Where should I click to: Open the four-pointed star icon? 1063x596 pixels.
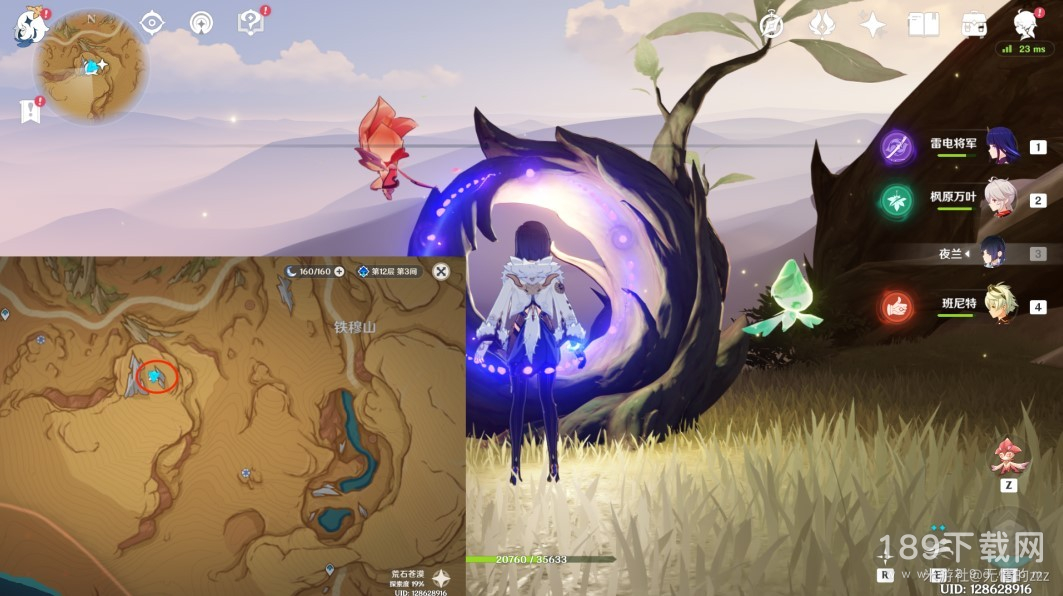tap(873, 25)
